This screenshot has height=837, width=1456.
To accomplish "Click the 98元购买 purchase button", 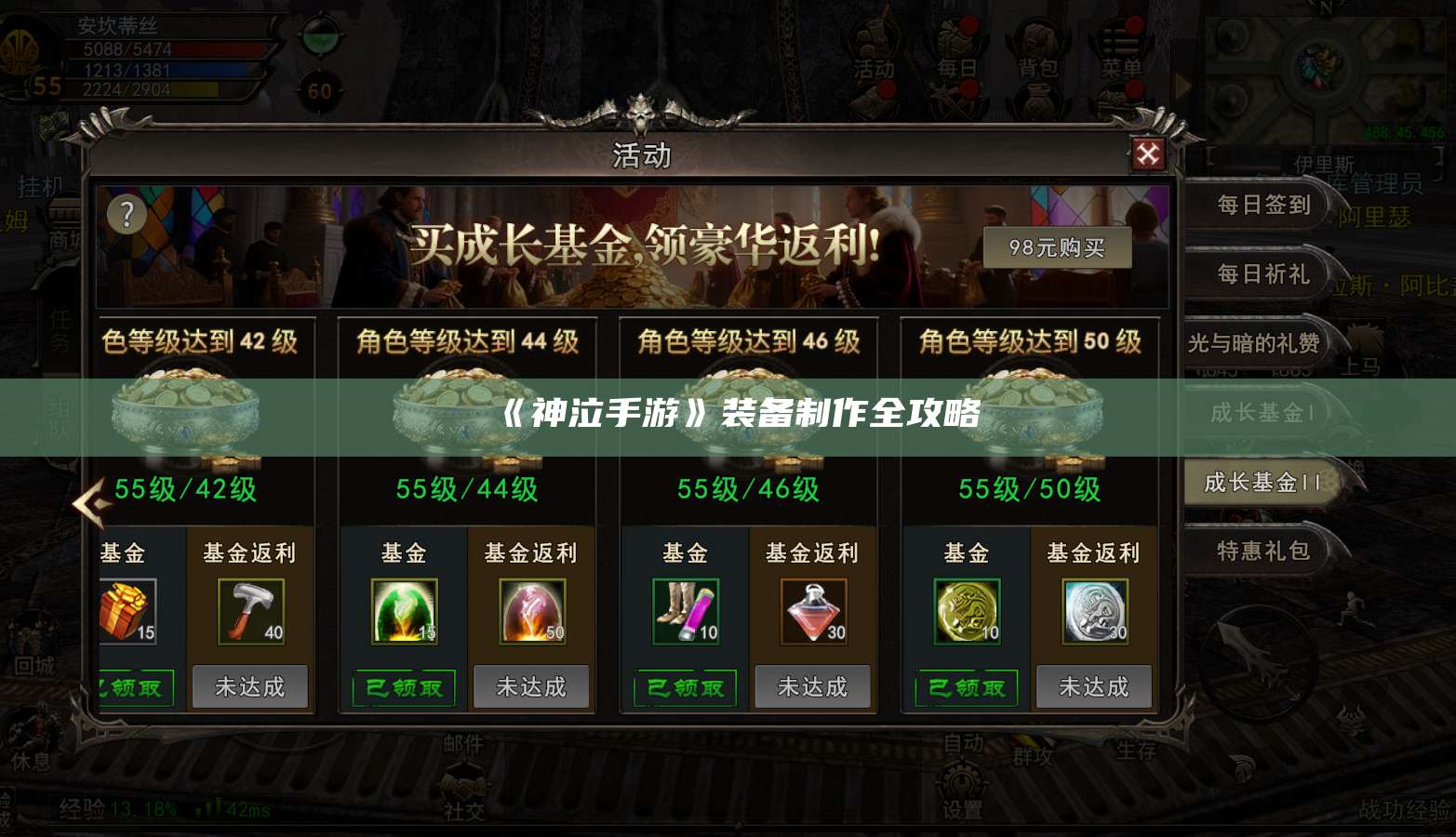I will [x=1056, y=246].
